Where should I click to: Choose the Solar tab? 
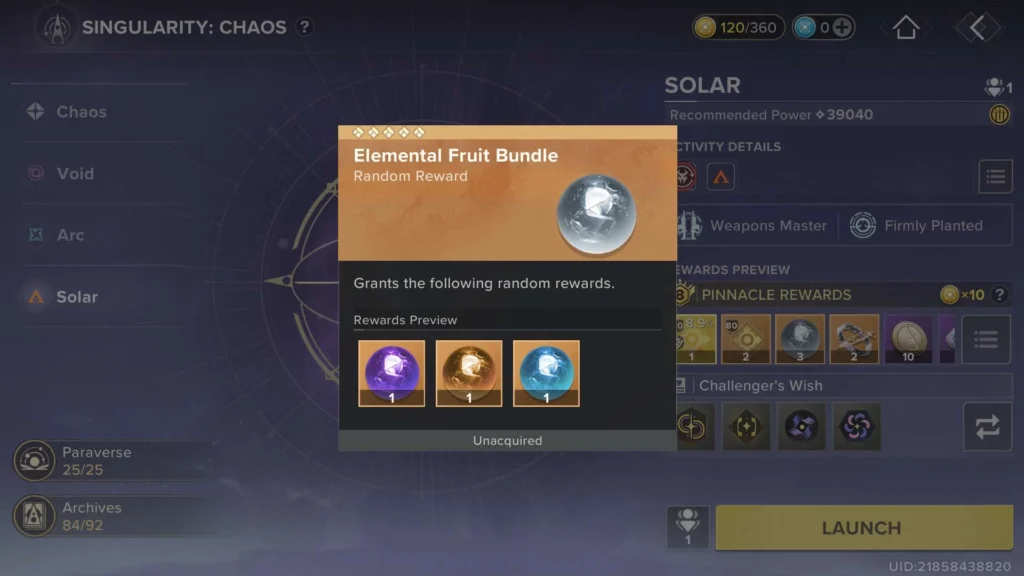pyautogui.click(x=76, y=297)
